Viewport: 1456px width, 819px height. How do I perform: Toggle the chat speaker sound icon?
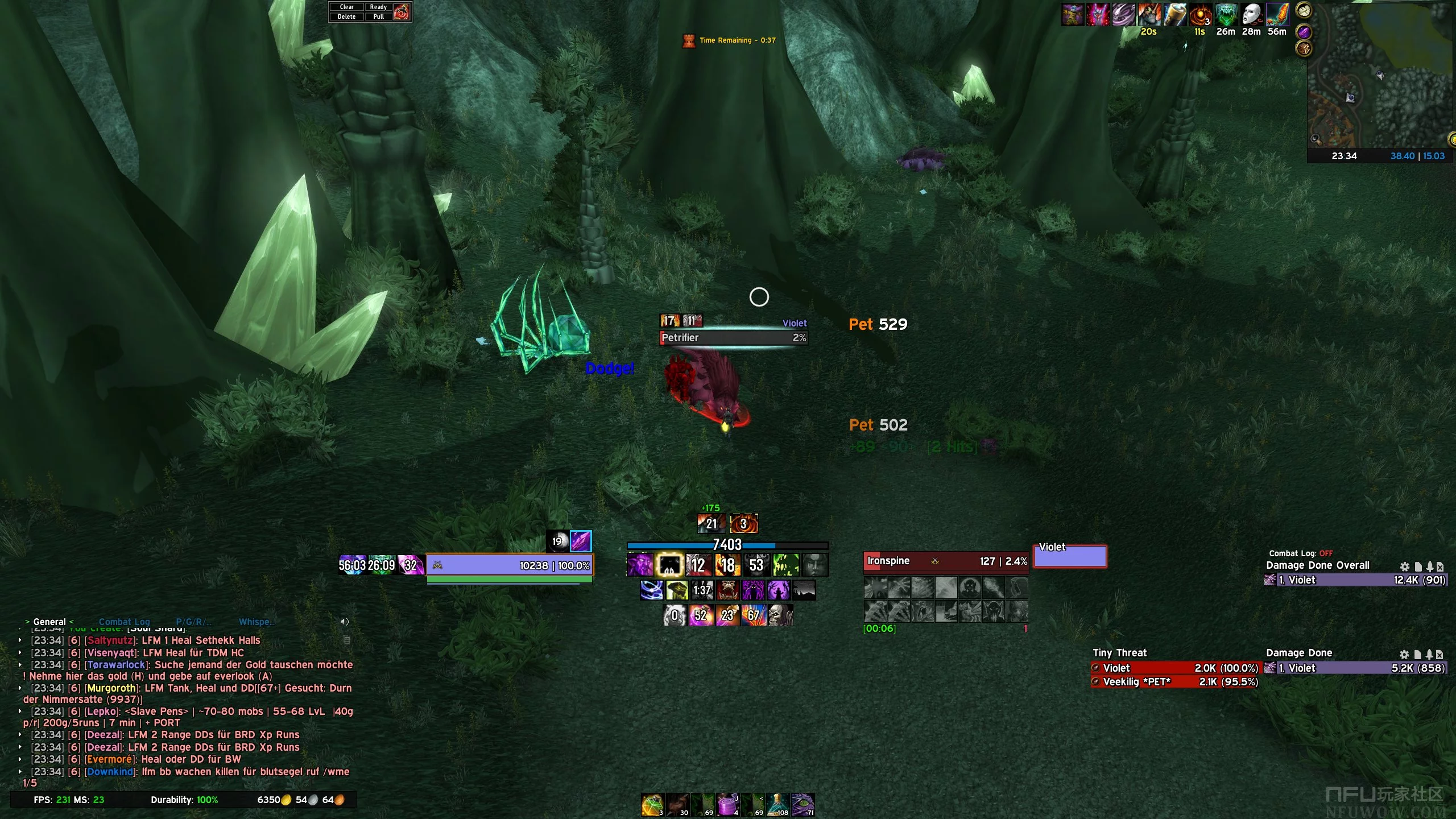[344, 622]
